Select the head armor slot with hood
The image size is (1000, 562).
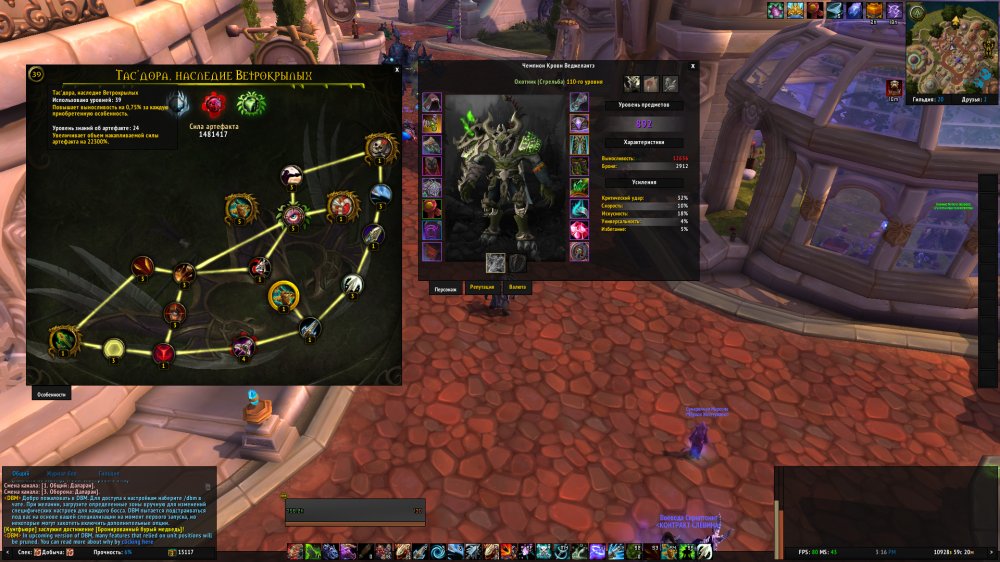(x=432, y=102)
